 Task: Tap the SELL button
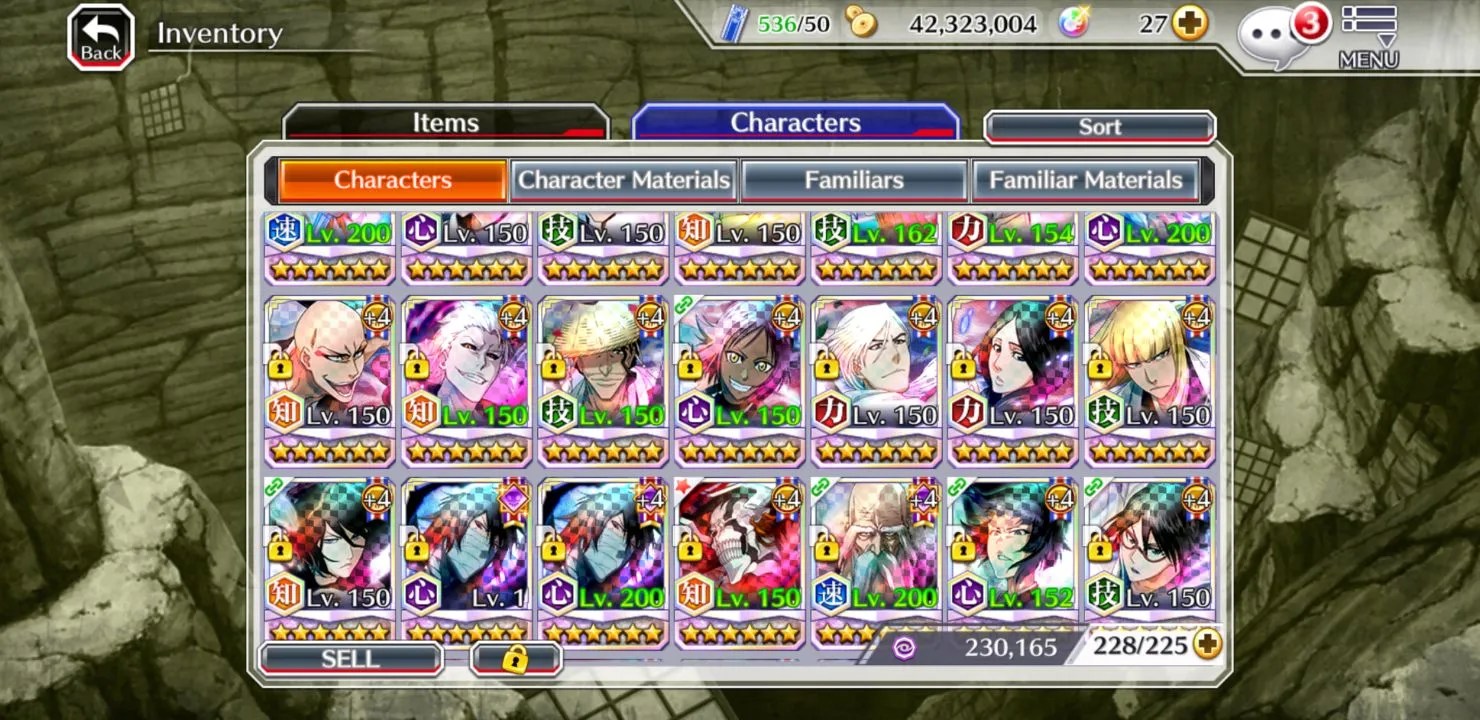[x=350, y=659]
